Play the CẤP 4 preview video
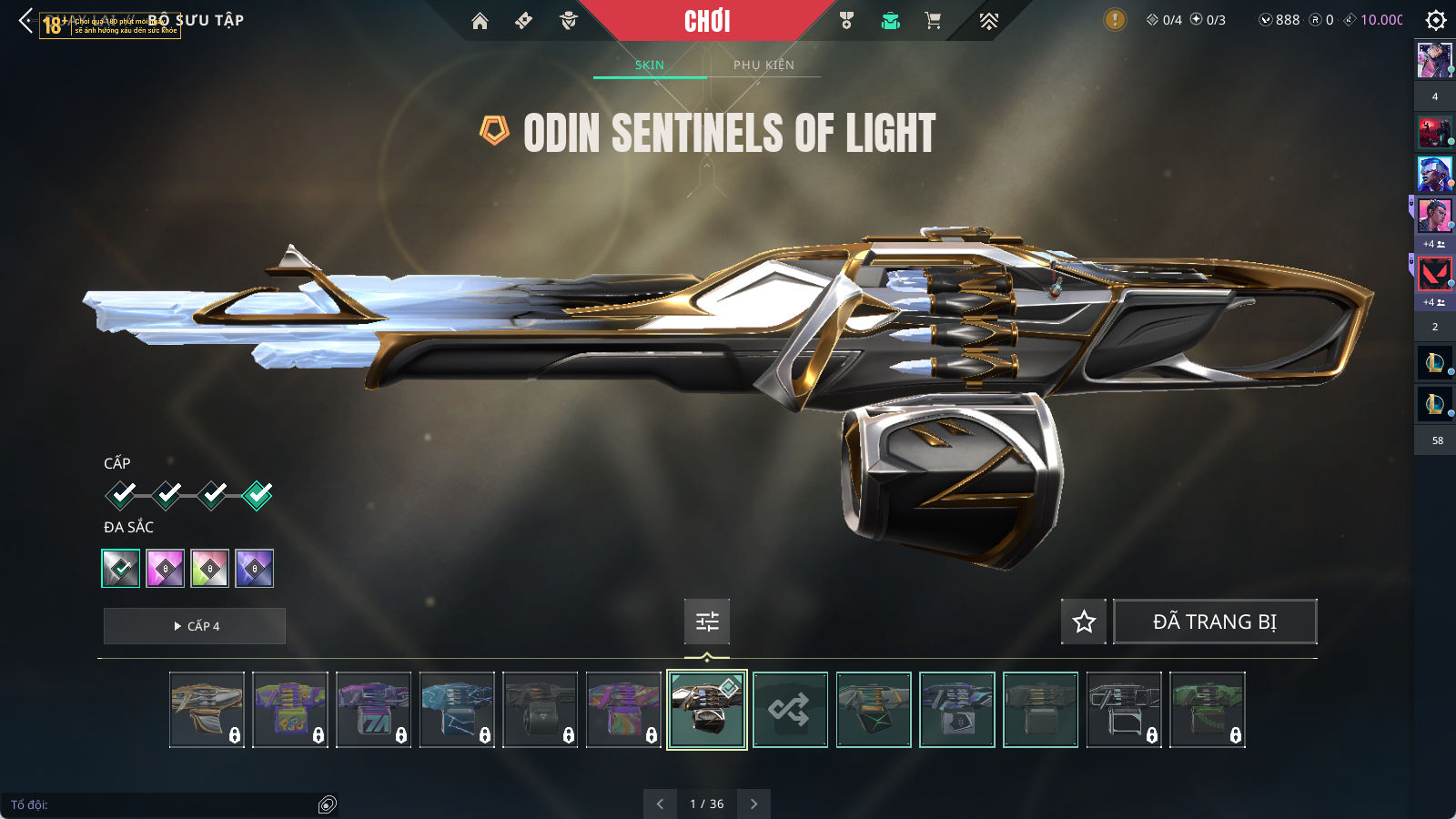This screenshot has width=1456, height=819. coord(195,626)
